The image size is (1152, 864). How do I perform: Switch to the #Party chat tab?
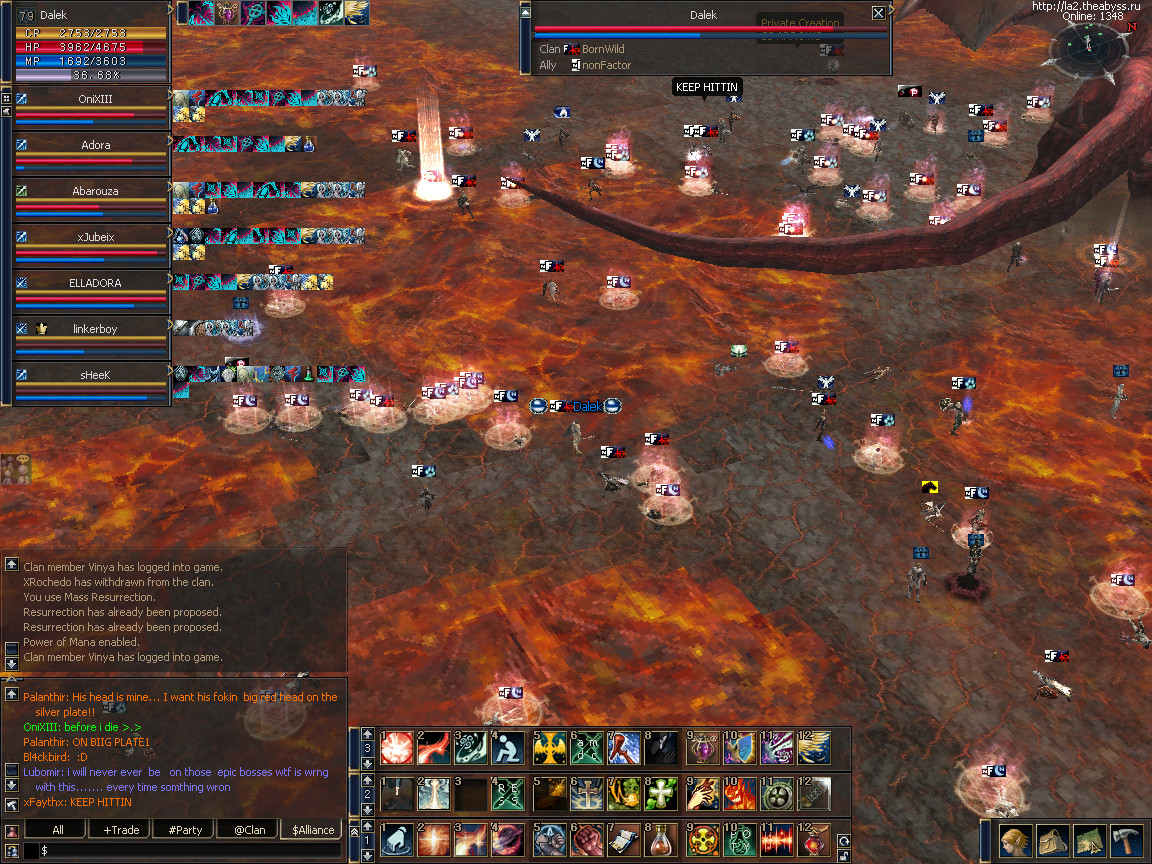185,830
